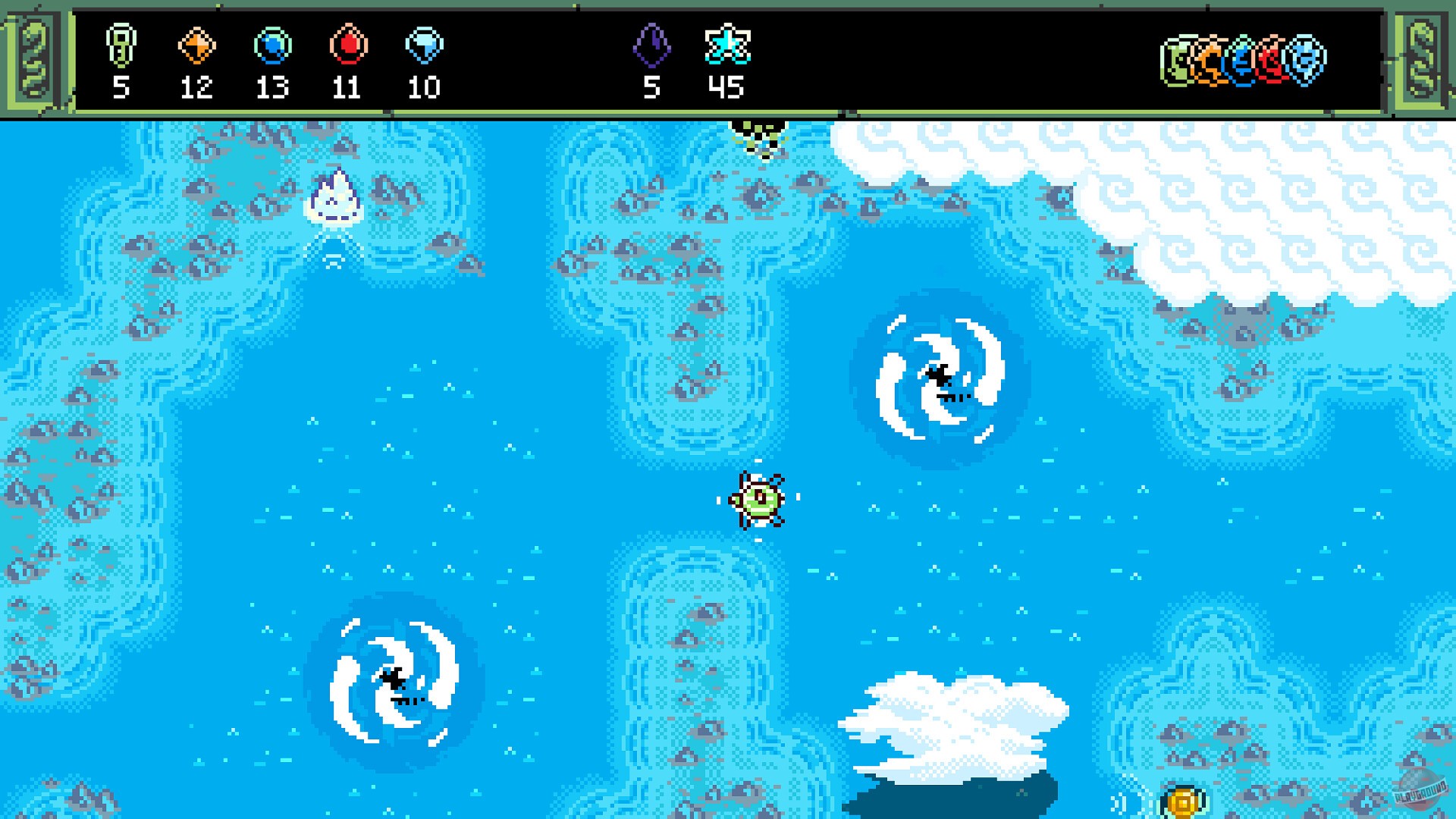Click the orange emblem badge at top right
The width and height of the screenshot is (1456, 819).
[x=1210, y=59]
